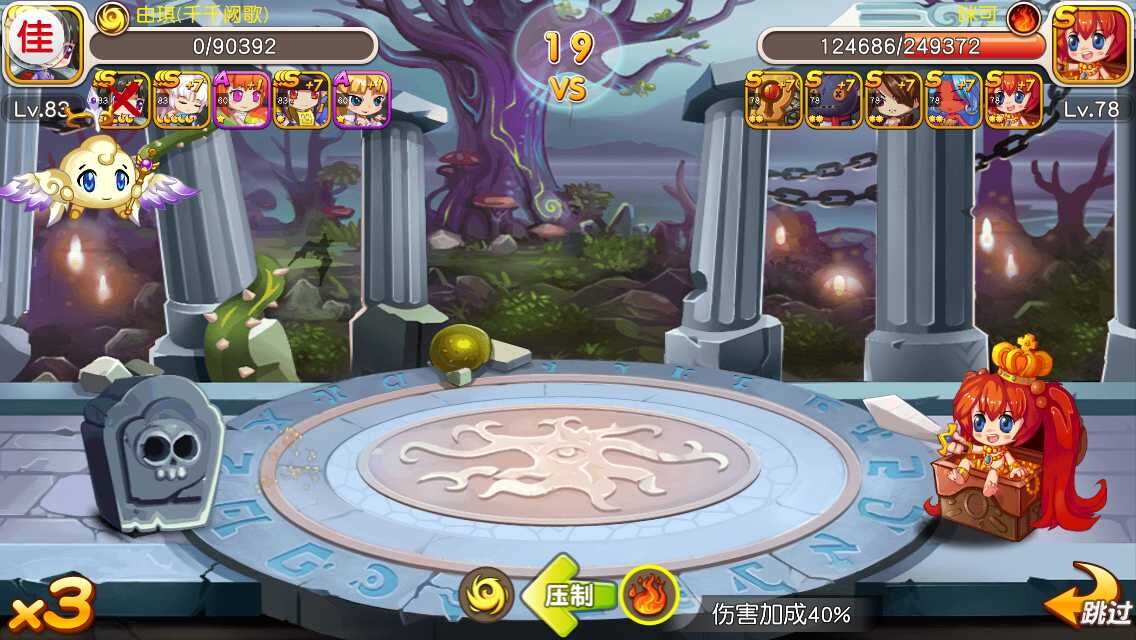Tap the bottom fire element badge
Screen dimensions: 1136x640
[x=648, y=596]
